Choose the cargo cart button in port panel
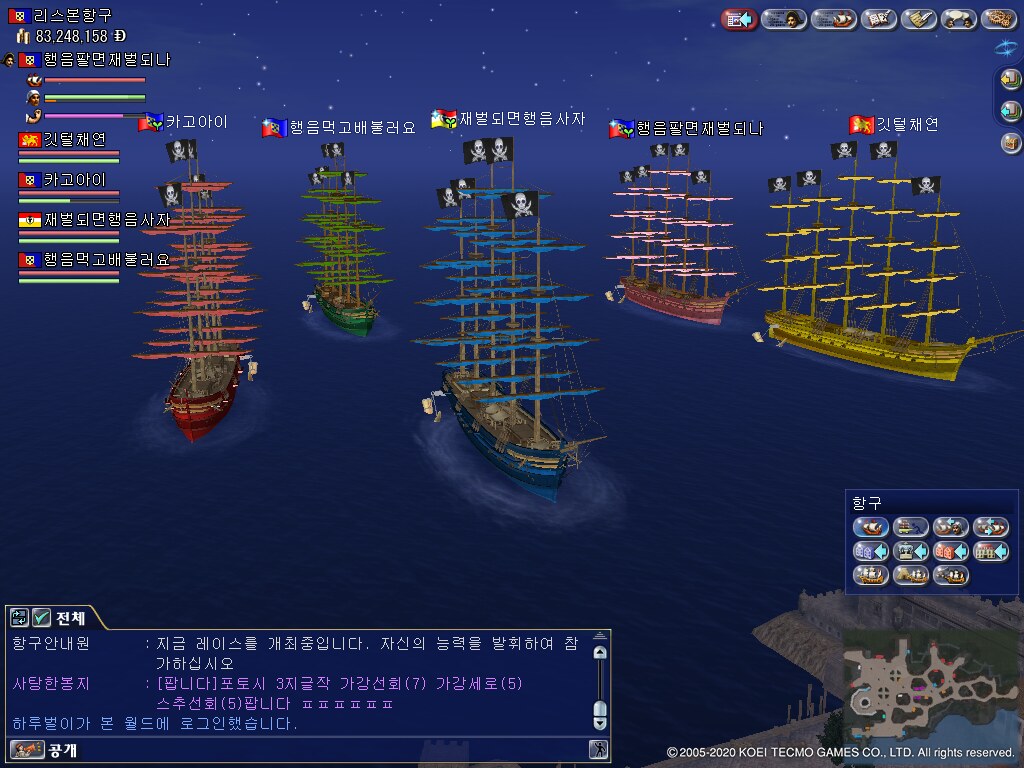Screen dimensions: 1024x768 point(910,527)
